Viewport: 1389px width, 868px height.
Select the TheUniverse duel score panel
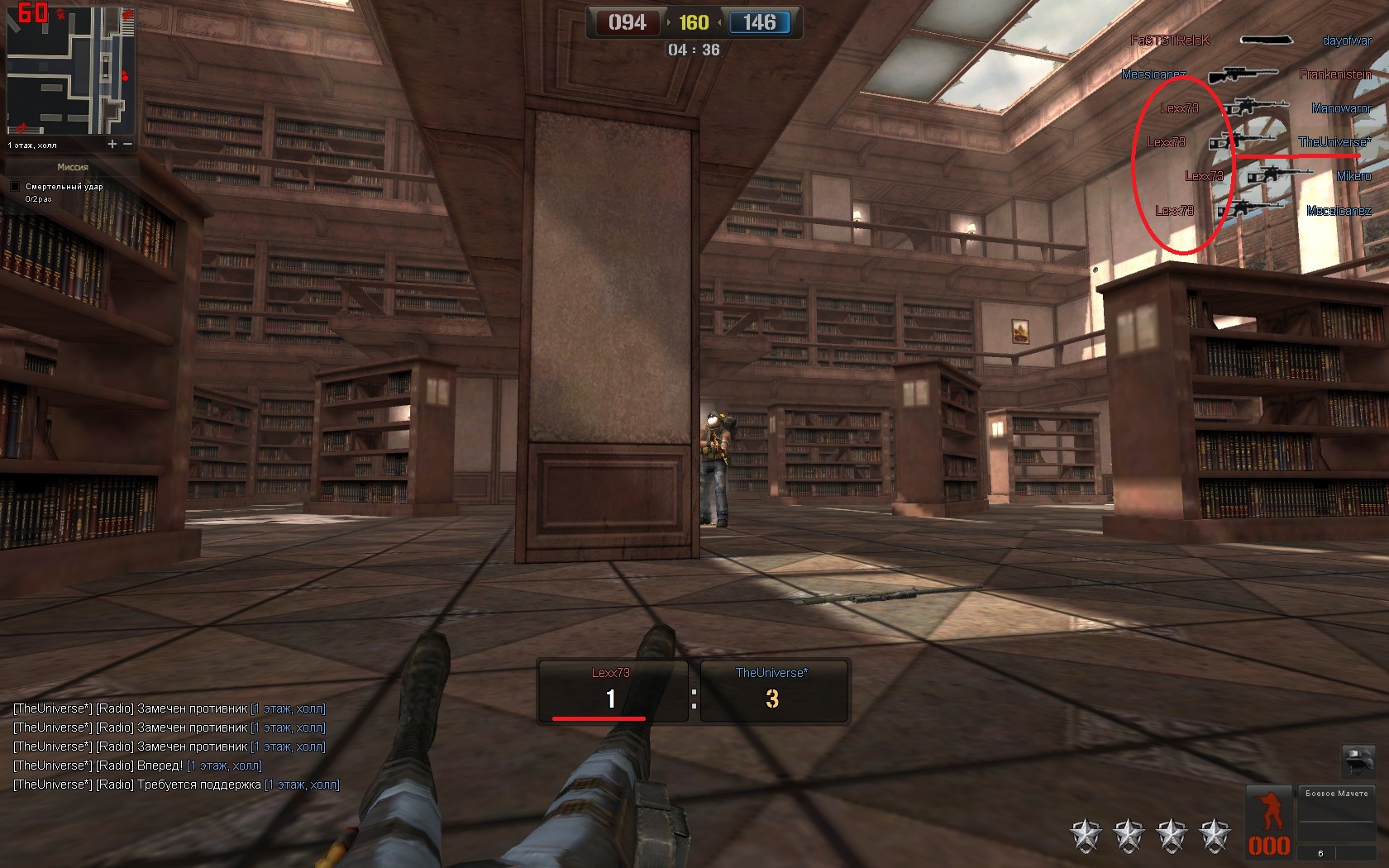coord(773,691)
